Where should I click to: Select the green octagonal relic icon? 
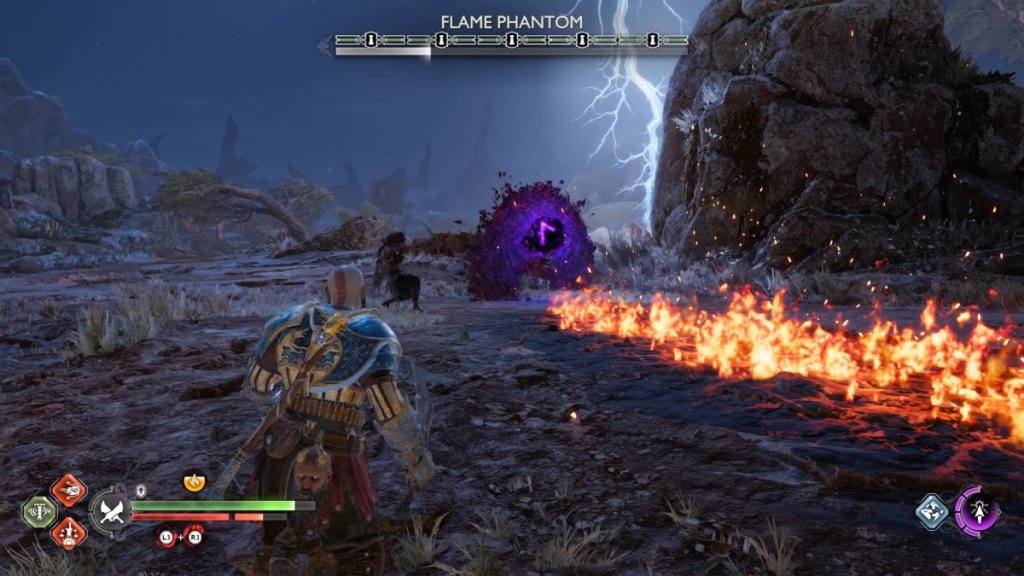click(x=39, y=511)
